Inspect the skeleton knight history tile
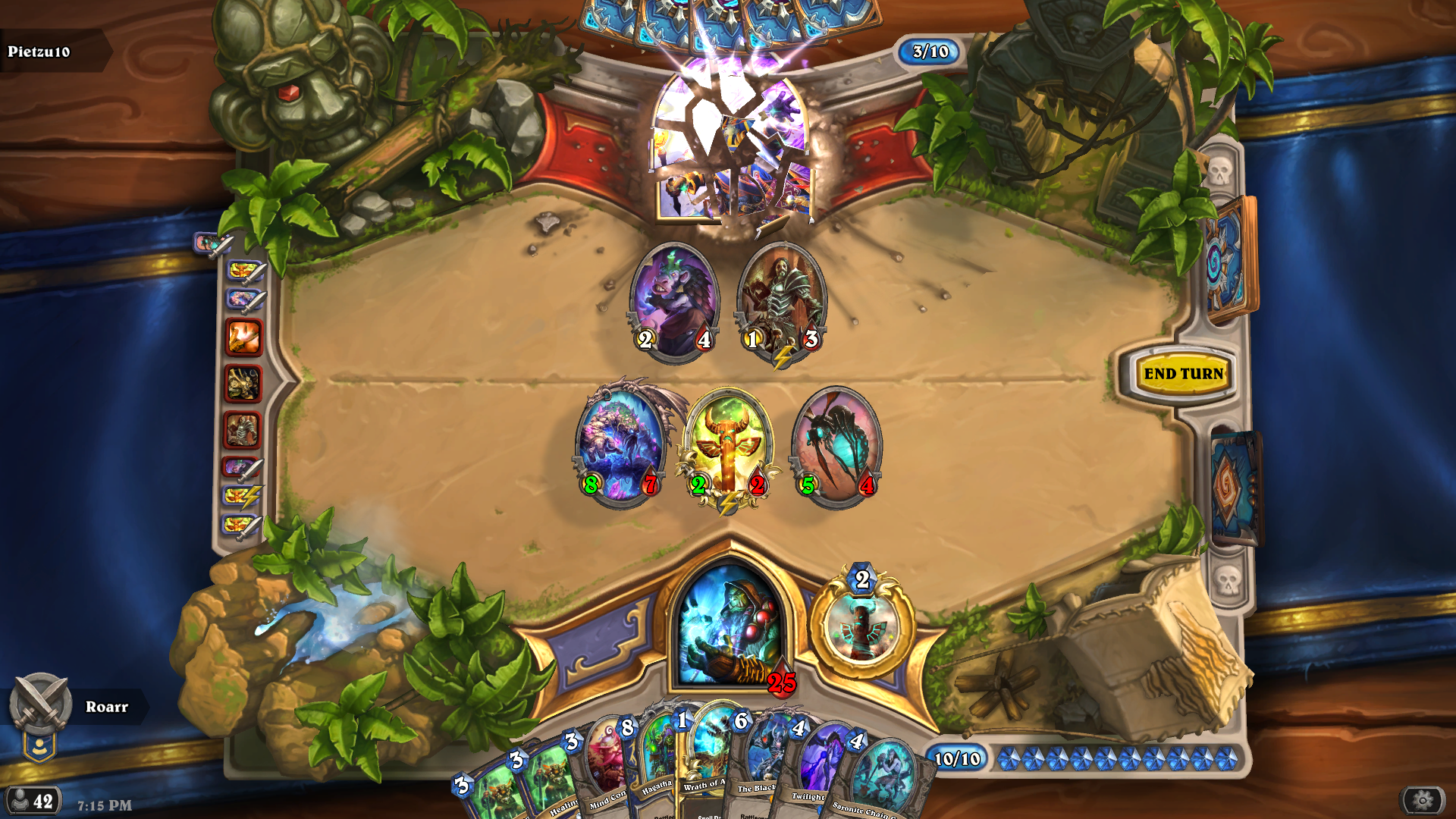The height and width of the screenshot is (819, 1456). point(243,431)
